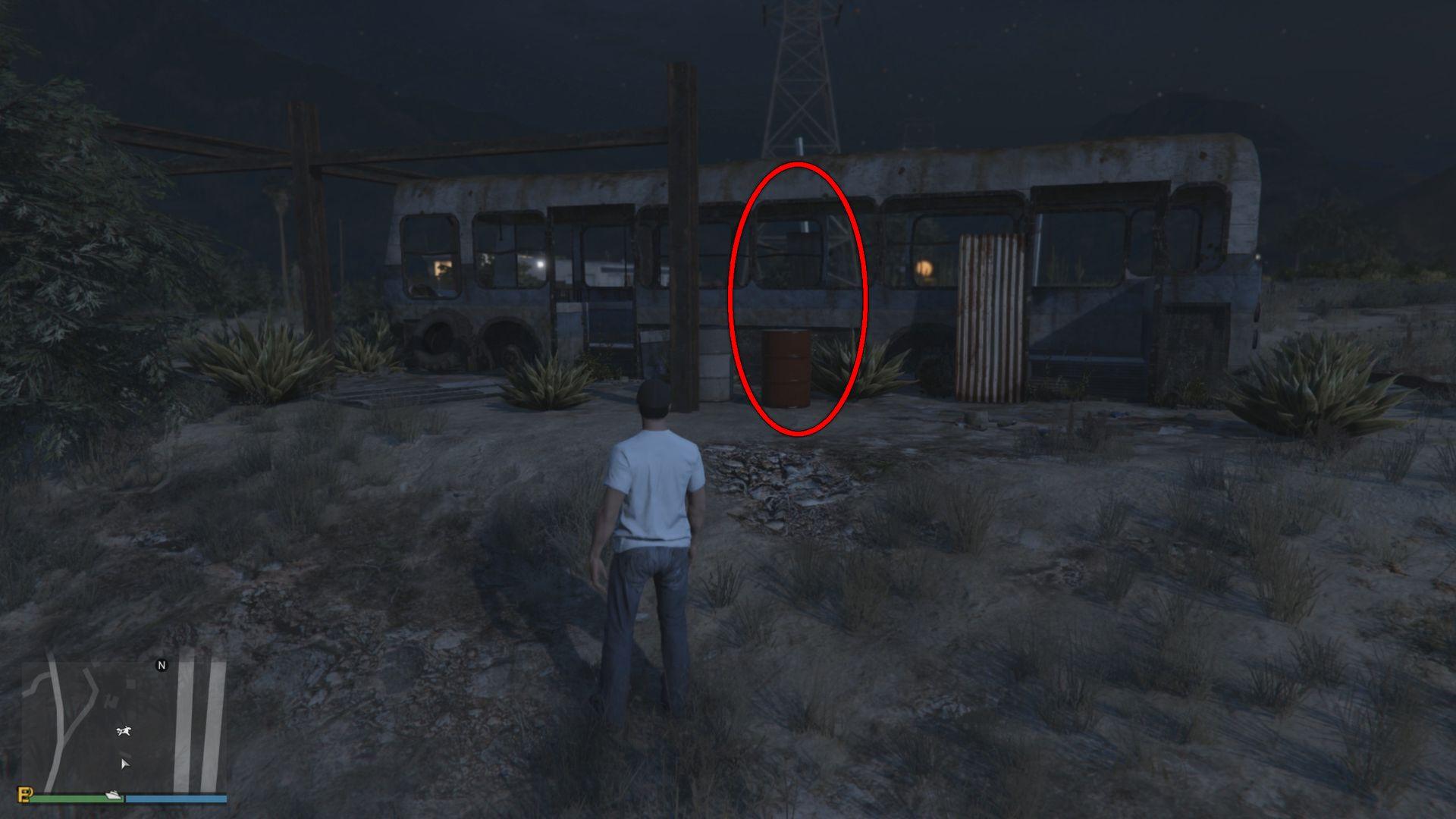Click the yellow P parking icon beside the minimap
Screen dimensions: 1456x819
25,795
